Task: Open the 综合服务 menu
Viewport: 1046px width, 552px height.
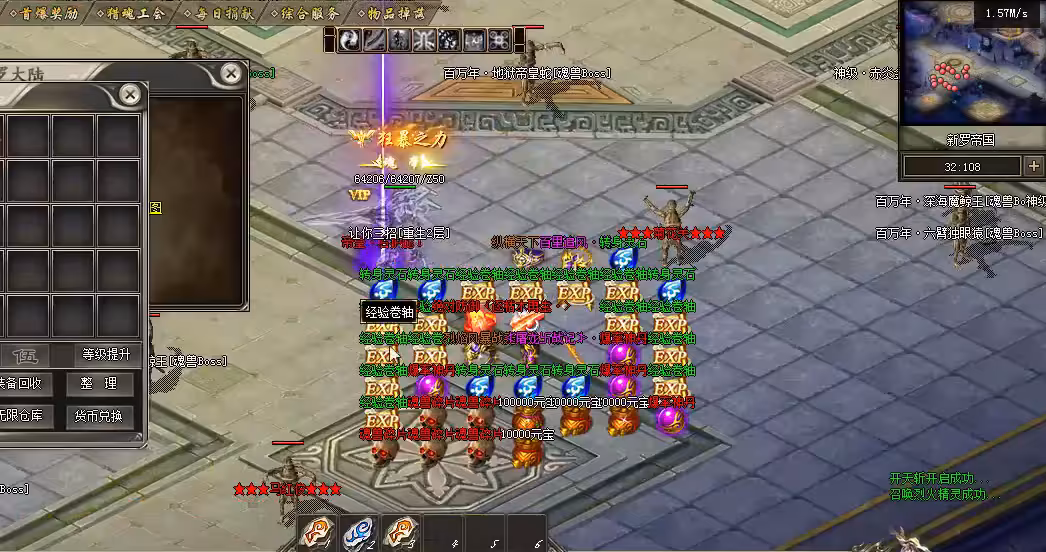Action: (x=306, y=13)
